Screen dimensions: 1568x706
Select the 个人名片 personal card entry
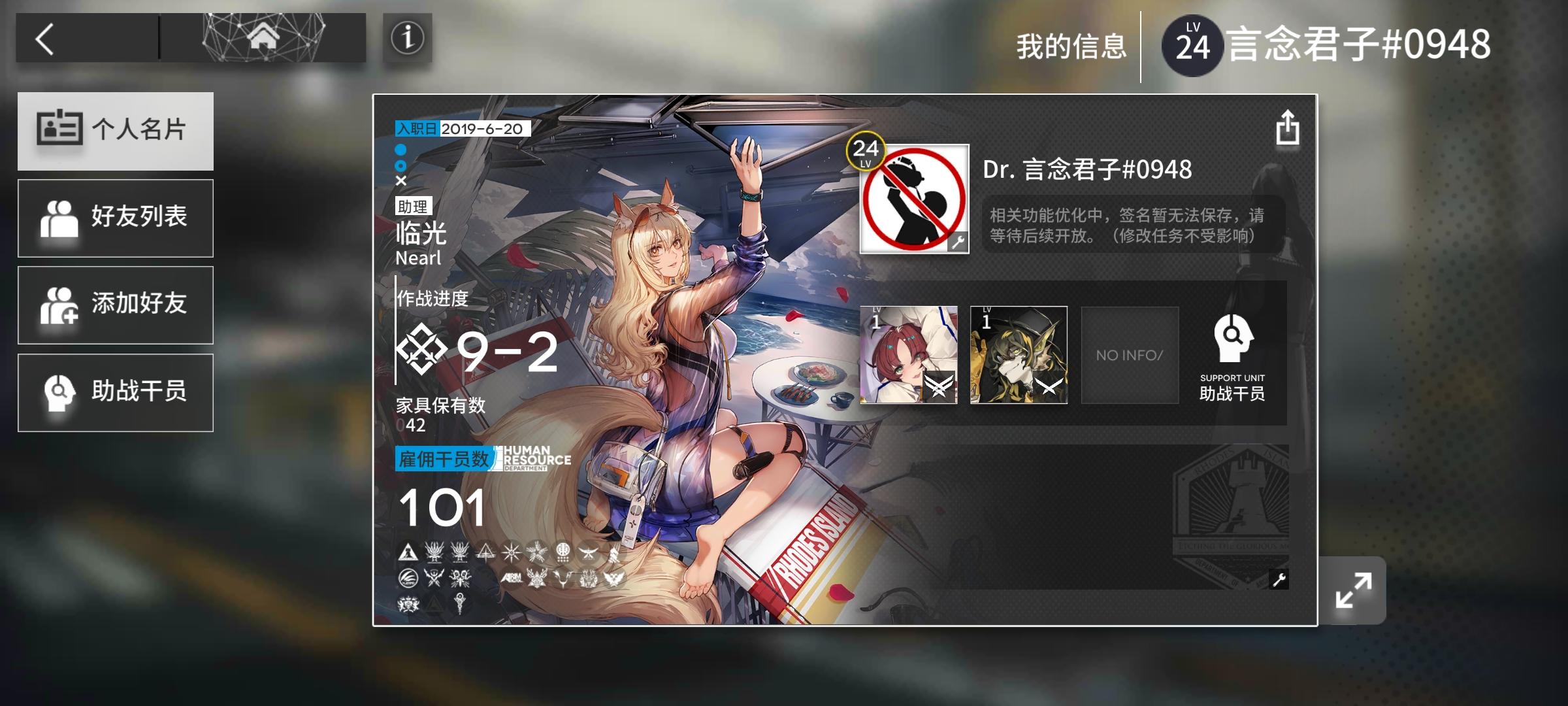pos(116,130)
